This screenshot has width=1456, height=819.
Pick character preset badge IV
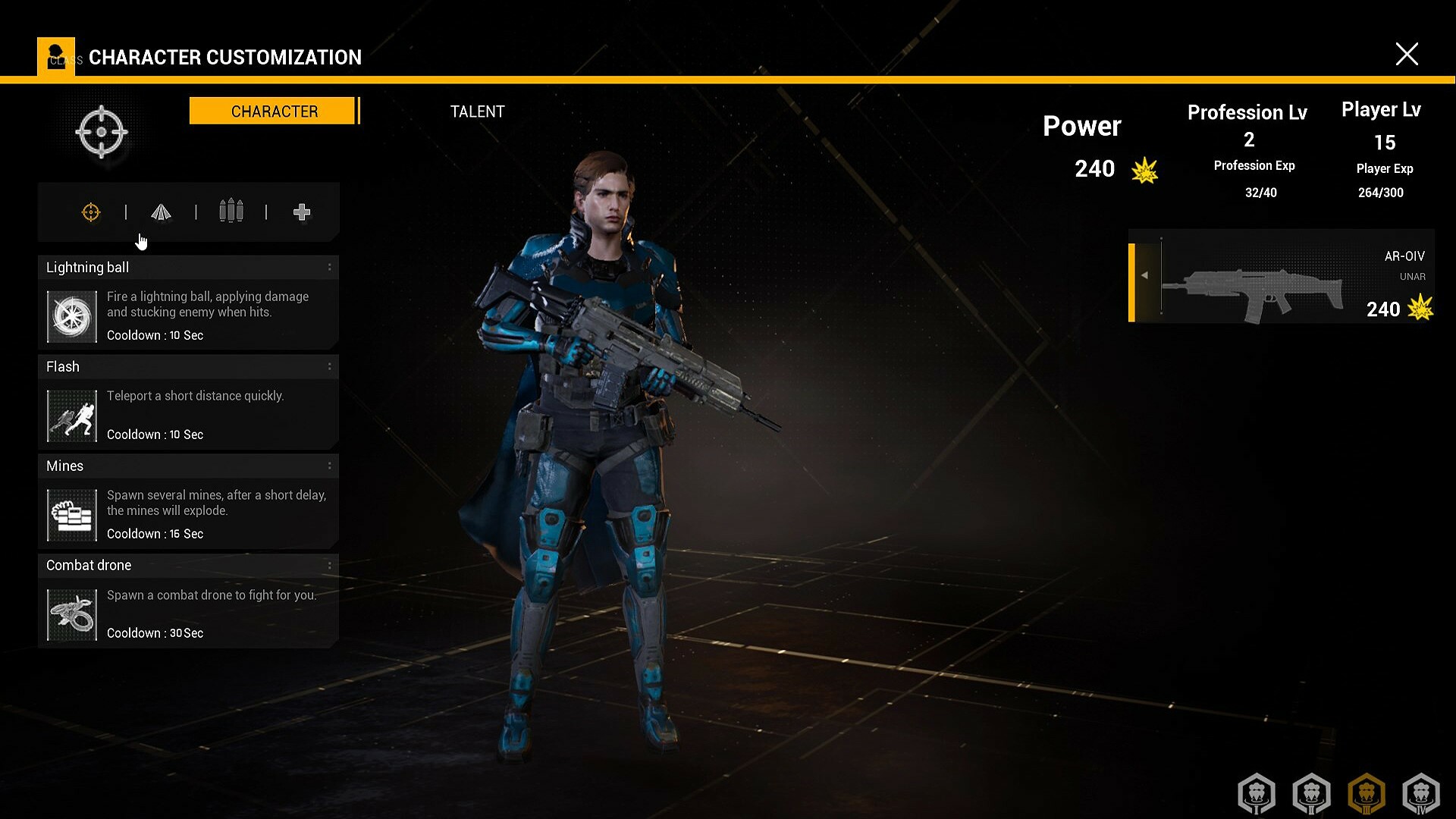(x=1421, y=793)
